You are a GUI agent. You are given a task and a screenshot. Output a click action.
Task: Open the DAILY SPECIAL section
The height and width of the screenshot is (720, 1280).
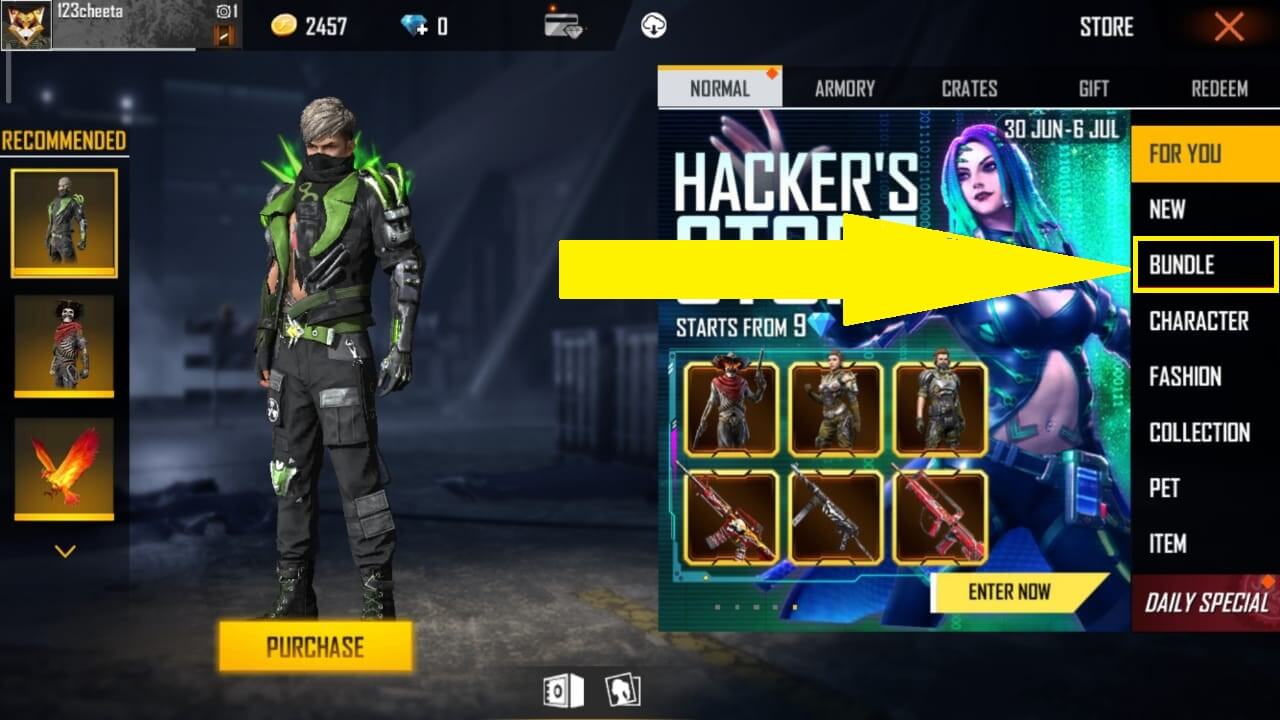pyautogui.click(x=1204, y=600)
